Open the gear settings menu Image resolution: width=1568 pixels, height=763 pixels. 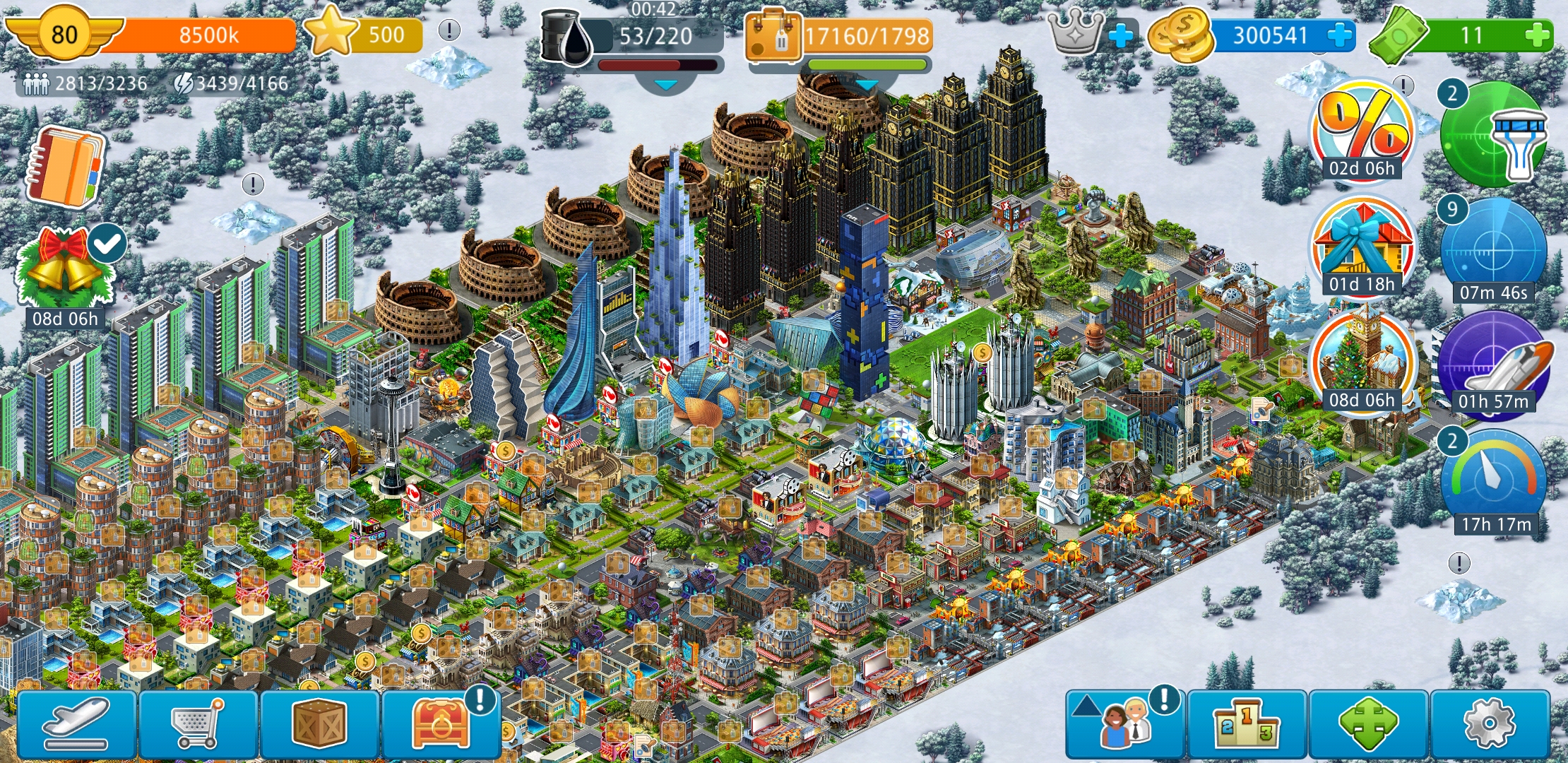coord(1489,725)
